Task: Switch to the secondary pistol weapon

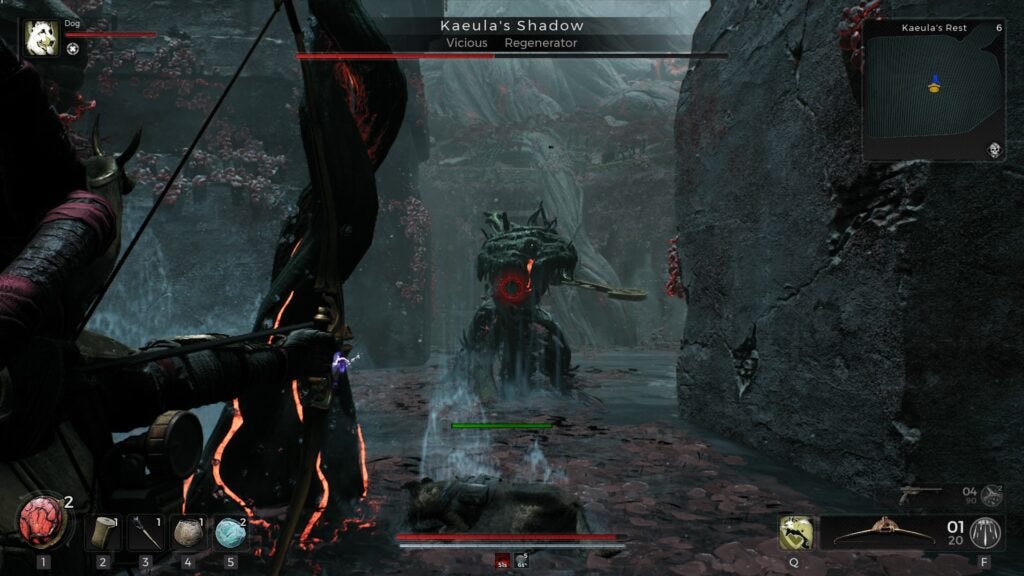Action: [920, 492]
